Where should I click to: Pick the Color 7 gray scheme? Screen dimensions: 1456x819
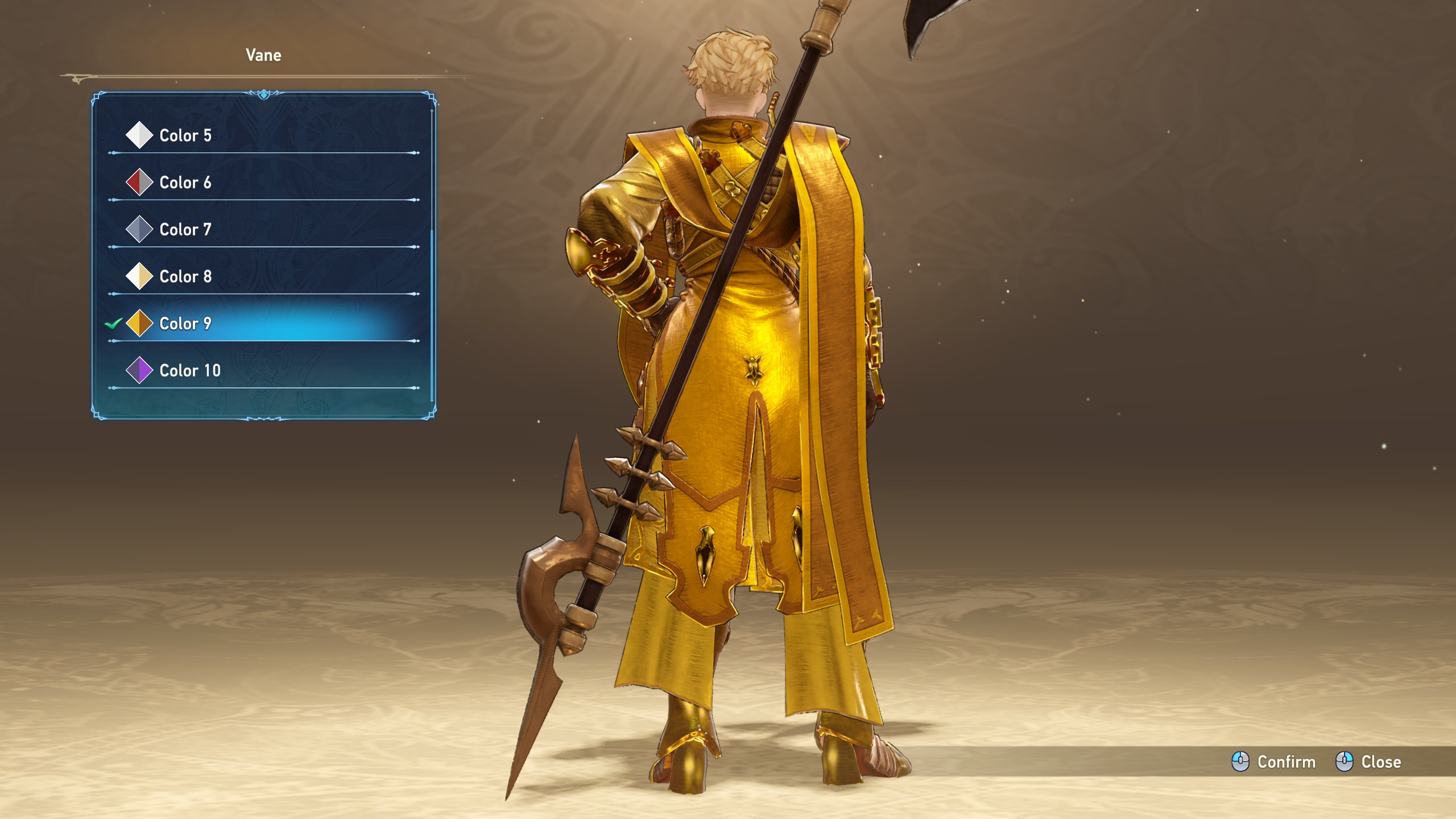pos(185,230)
